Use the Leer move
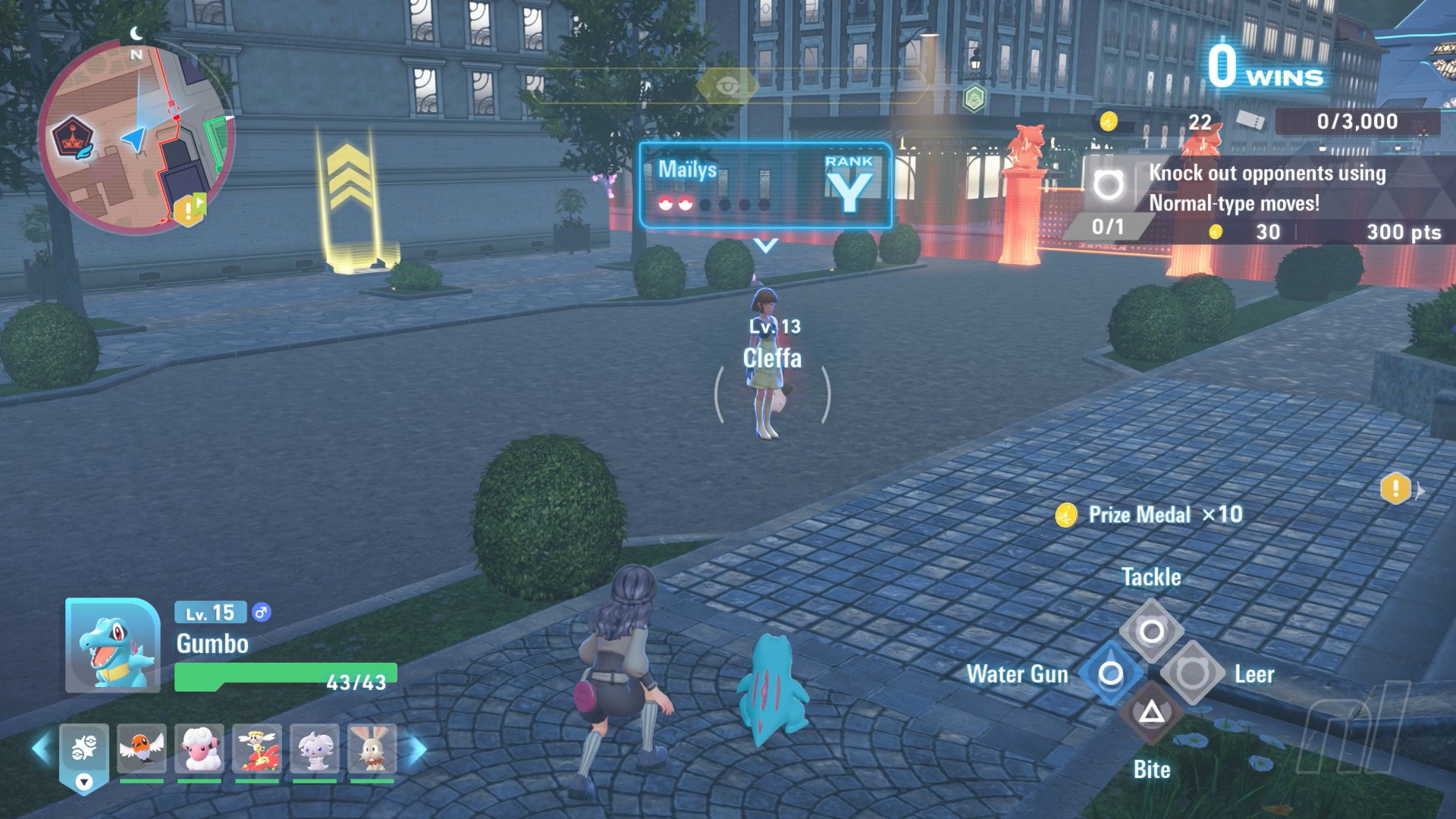 tap(1192, 673)
